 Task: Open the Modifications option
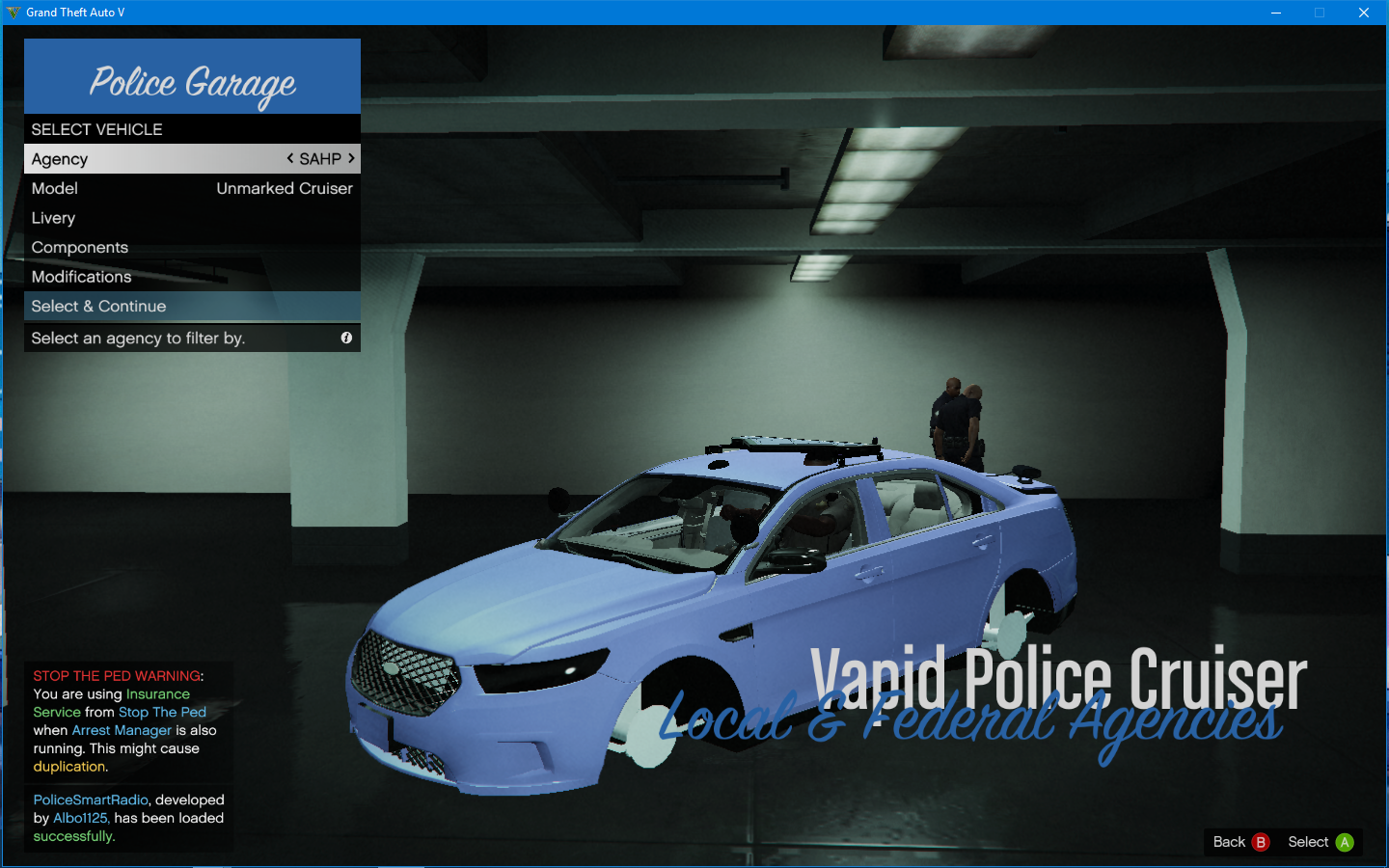192,277
